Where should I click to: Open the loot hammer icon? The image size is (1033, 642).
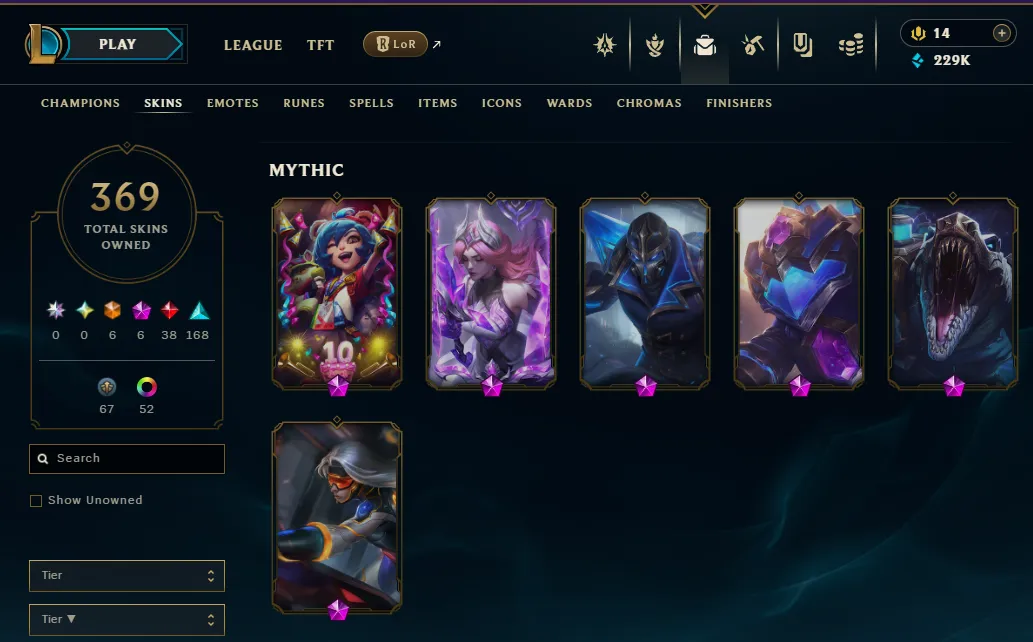tap(753, 45)
